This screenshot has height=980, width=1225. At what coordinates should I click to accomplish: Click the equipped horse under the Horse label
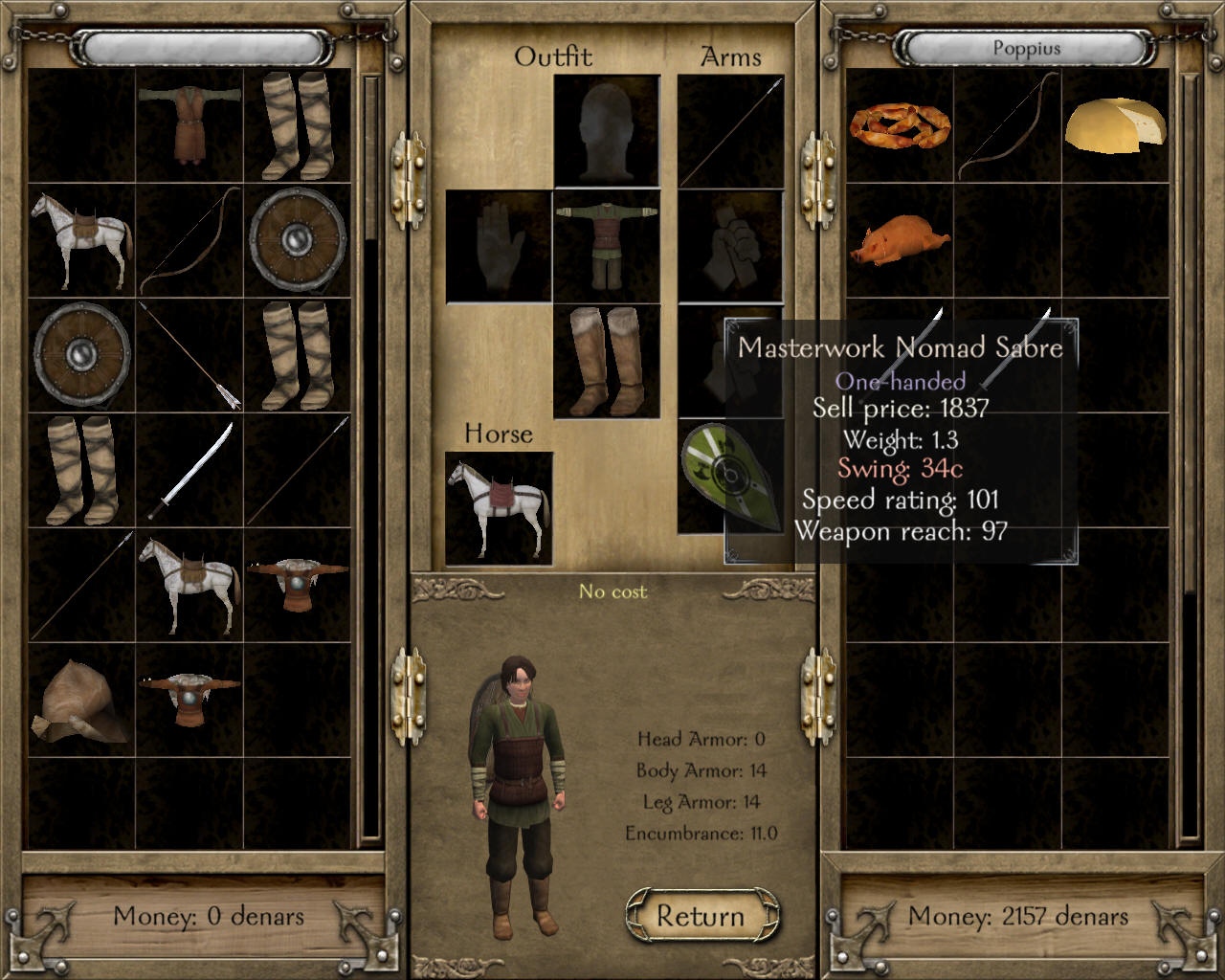499,507
